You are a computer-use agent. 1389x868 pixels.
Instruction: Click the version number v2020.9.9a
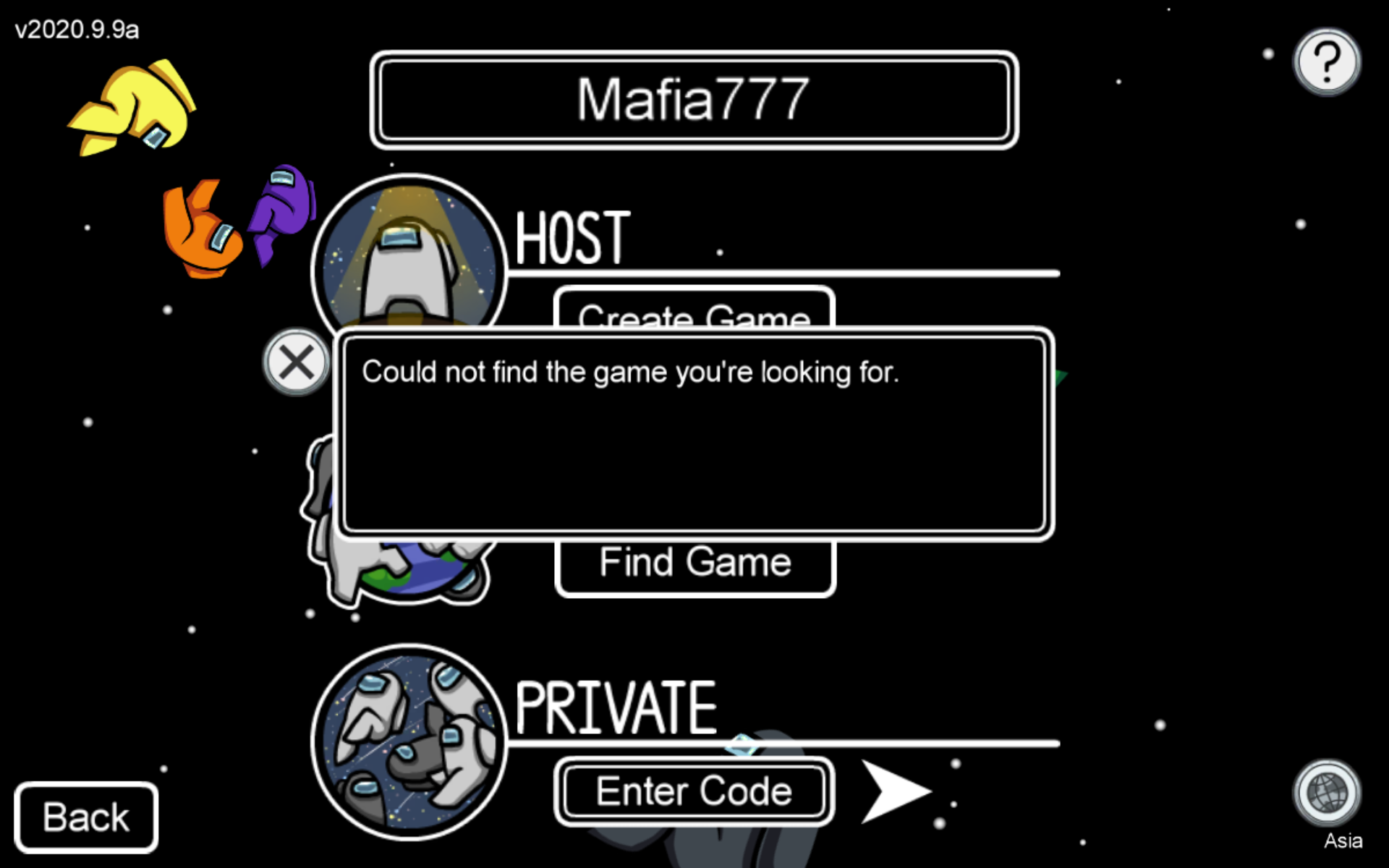75,29
